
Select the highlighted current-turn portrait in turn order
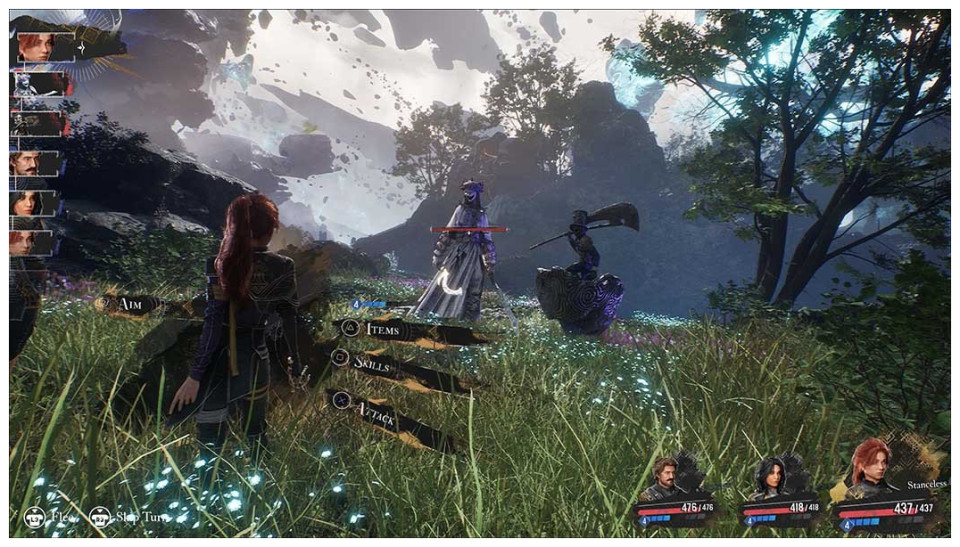[x=46, y=46]
